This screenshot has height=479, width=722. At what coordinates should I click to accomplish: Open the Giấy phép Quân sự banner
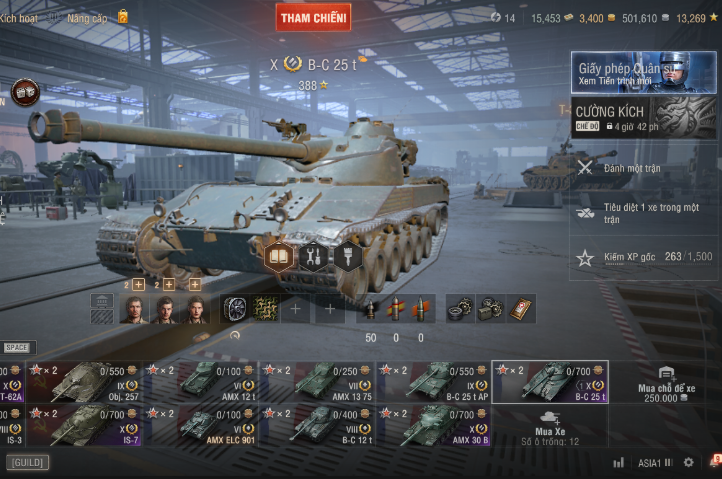click(644, 73)
